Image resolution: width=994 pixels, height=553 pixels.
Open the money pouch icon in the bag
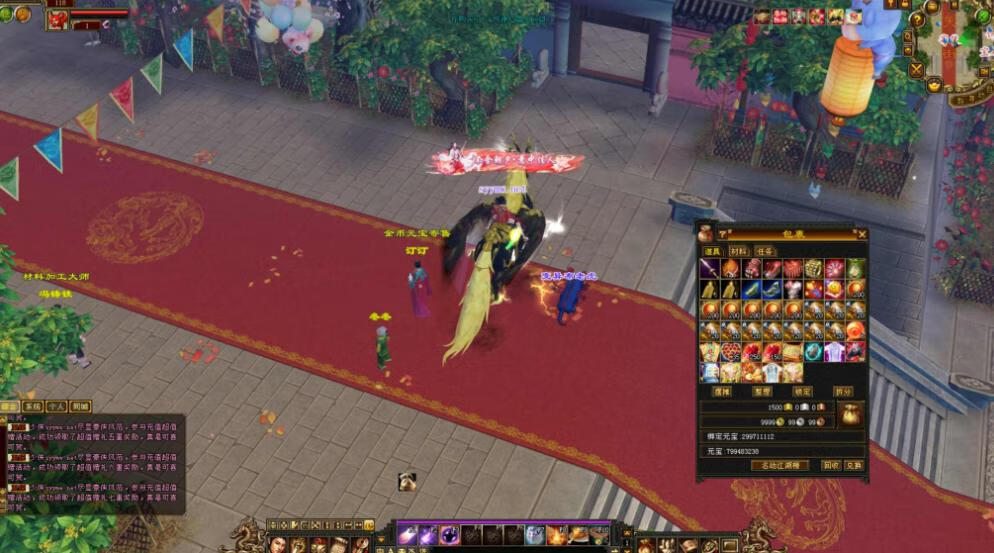pos(850,413)
